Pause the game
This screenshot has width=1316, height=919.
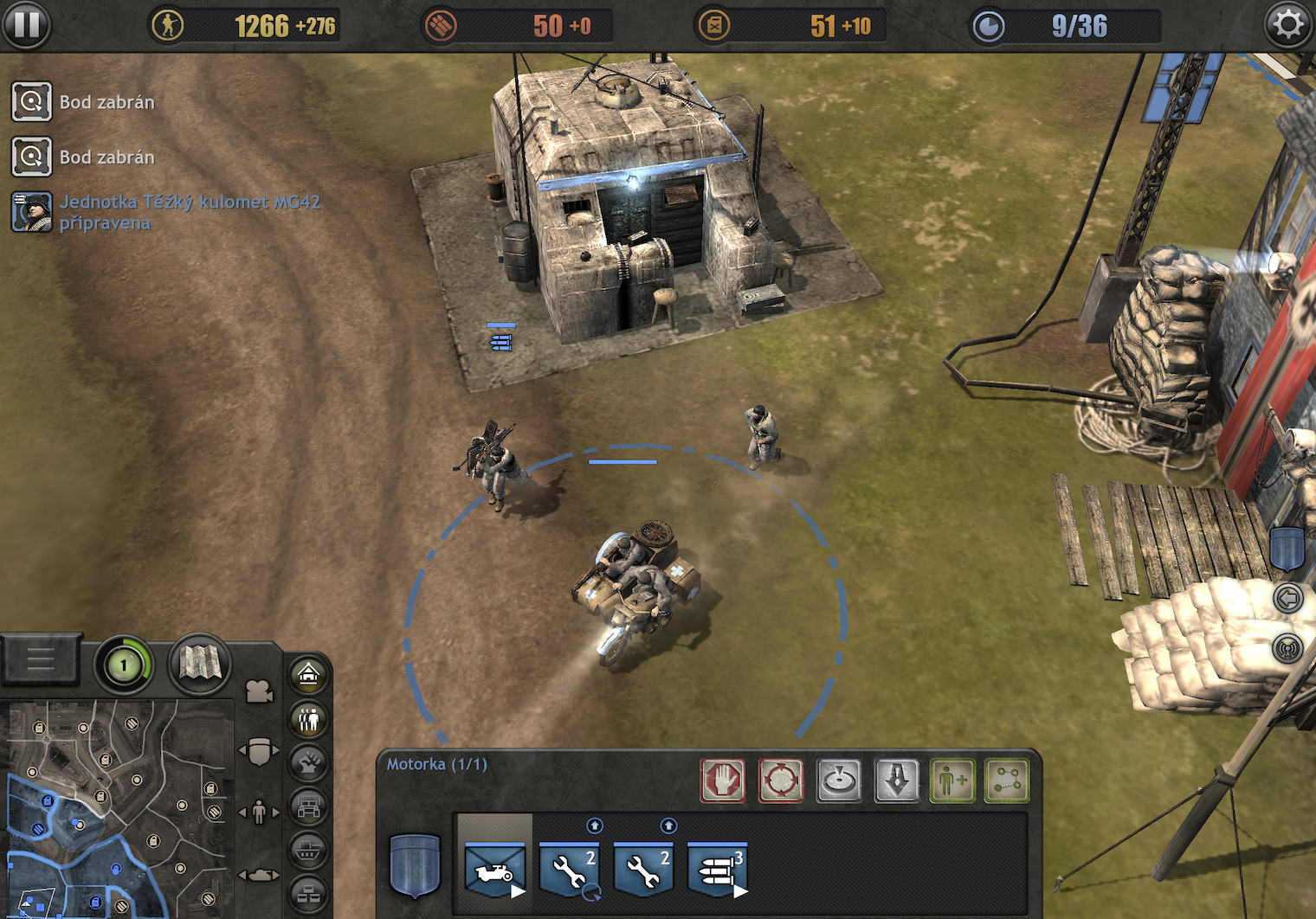point(26,24)
